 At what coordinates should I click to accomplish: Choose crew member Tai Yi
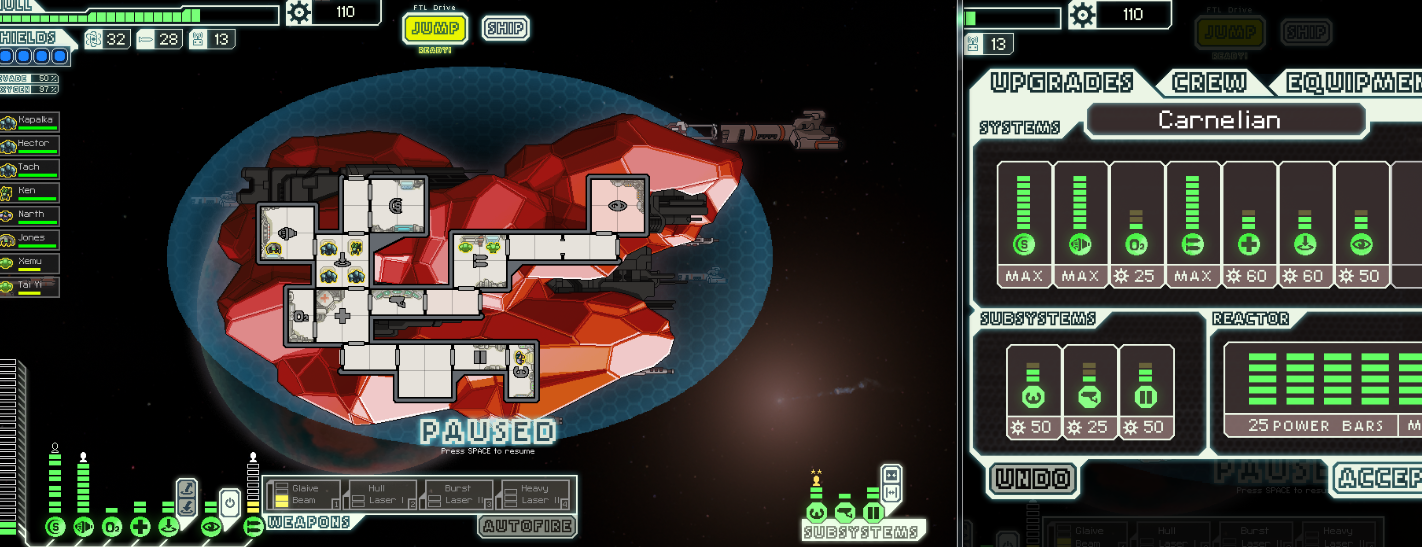(x=30, y=287)
